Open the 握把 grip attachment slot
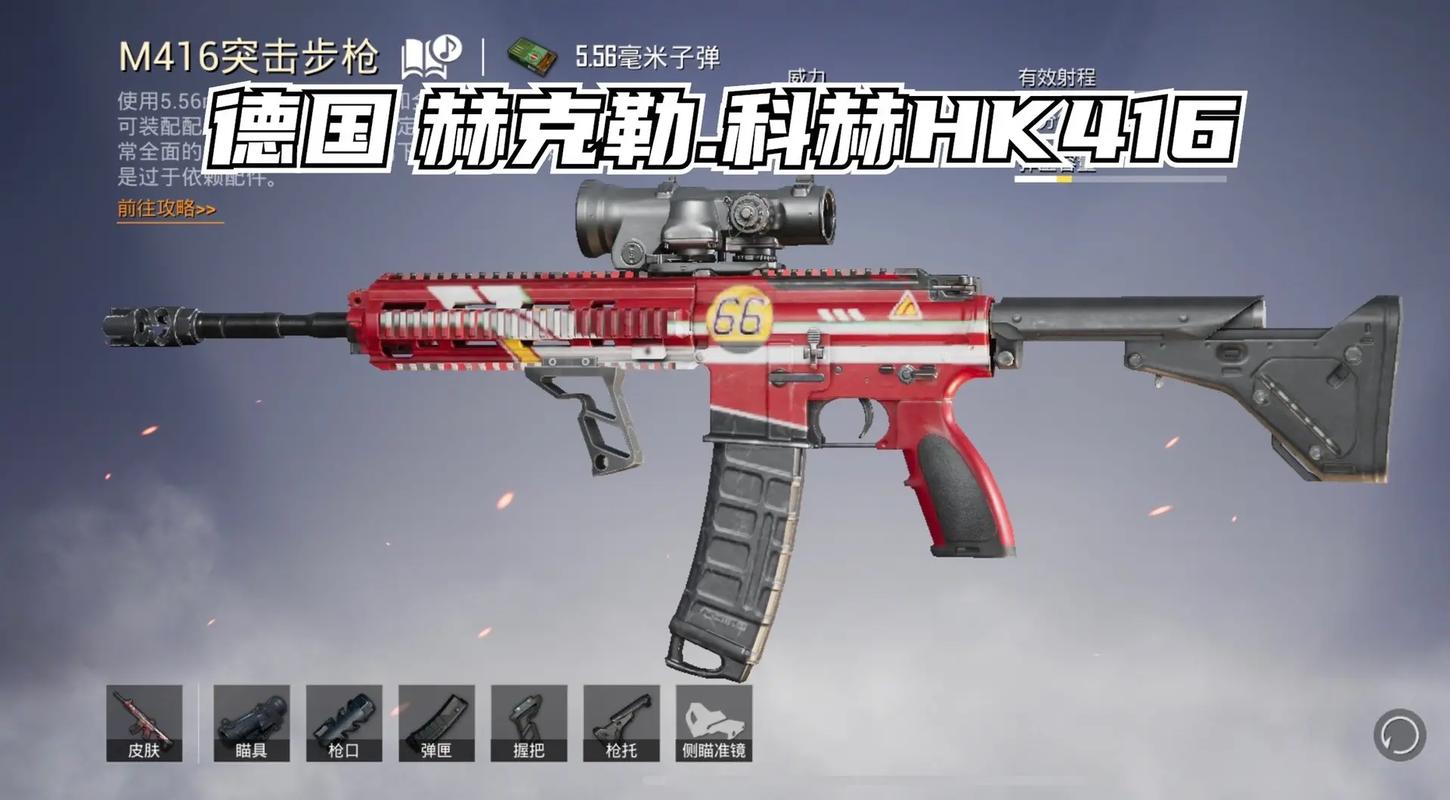 point(529,722)
